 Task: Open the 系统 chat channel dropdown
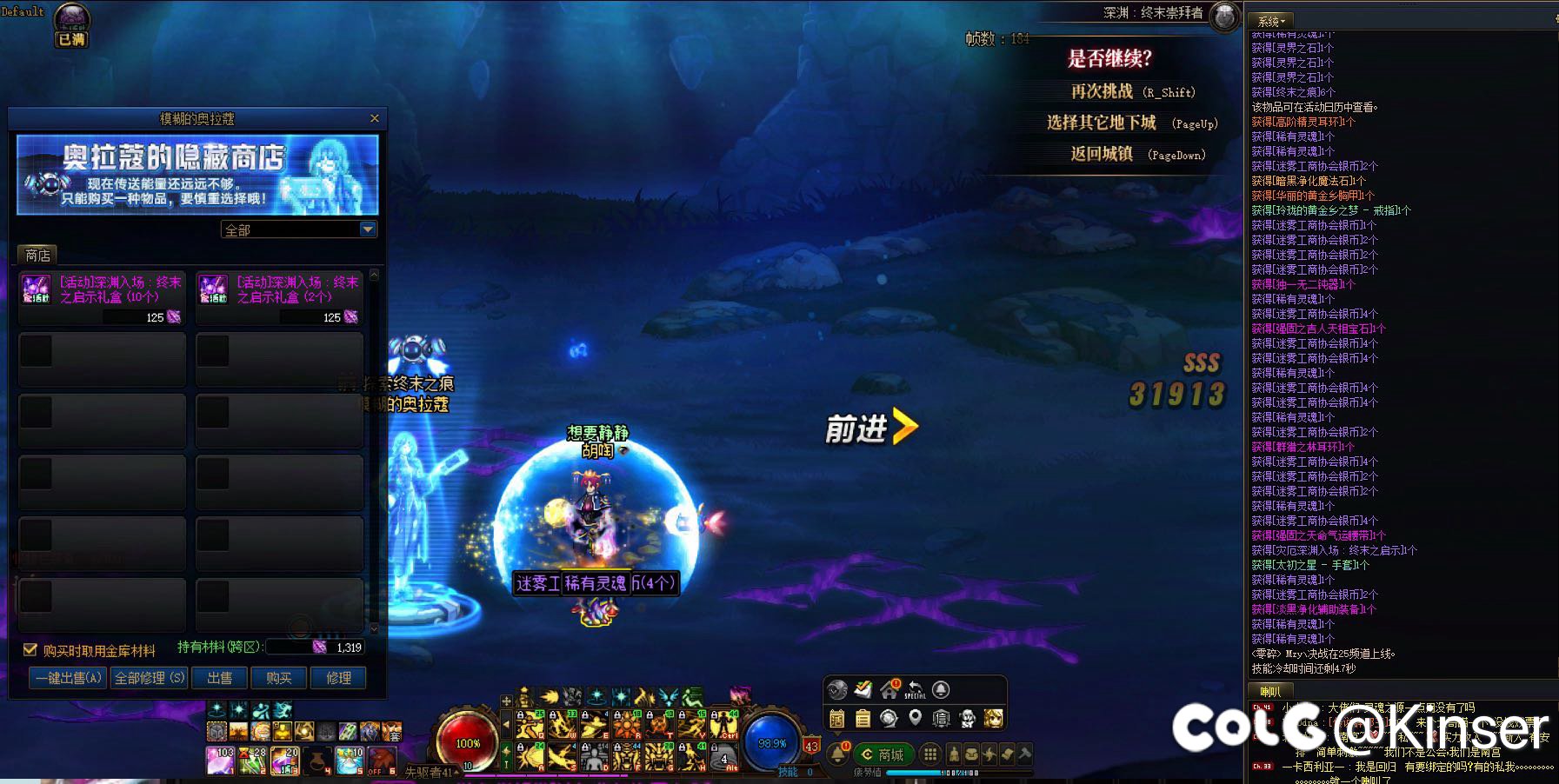(1270, 20)
